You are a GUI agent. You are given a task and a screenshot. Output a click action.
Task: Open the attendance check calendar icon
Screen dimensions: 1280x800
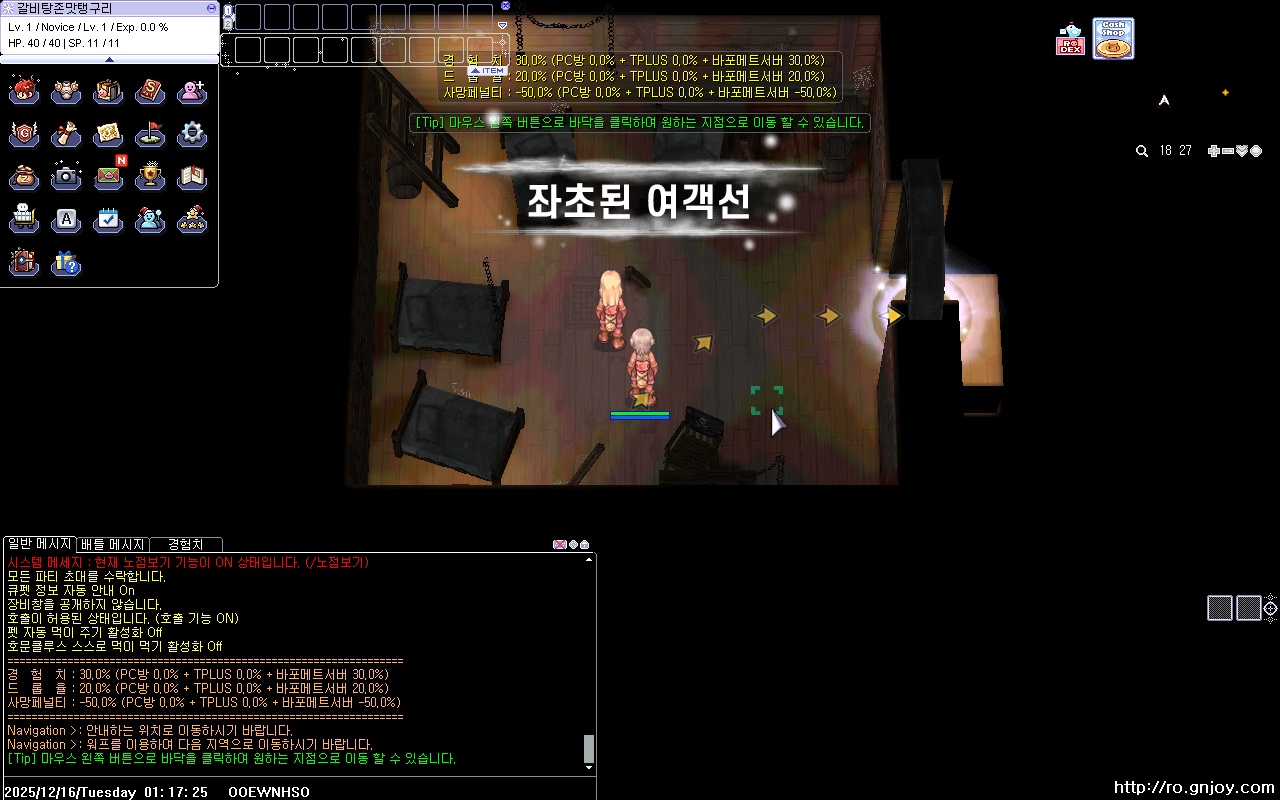pyautogui.click(x=108, y=220)
